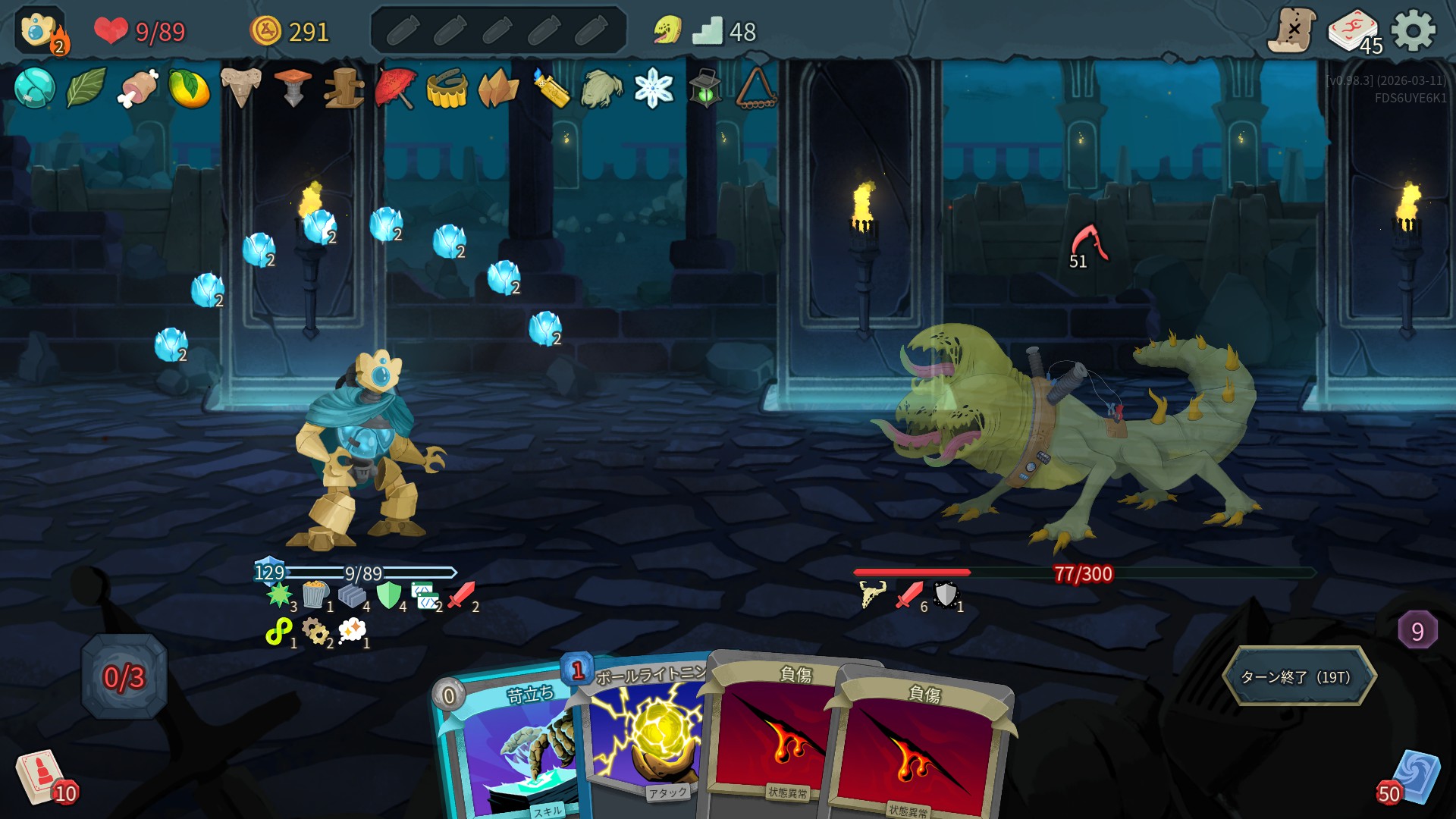Select the rightmost 負傷 status card
Image resolution: width=1456 pixels, height=819 pixels.
[x=921, y=751]
